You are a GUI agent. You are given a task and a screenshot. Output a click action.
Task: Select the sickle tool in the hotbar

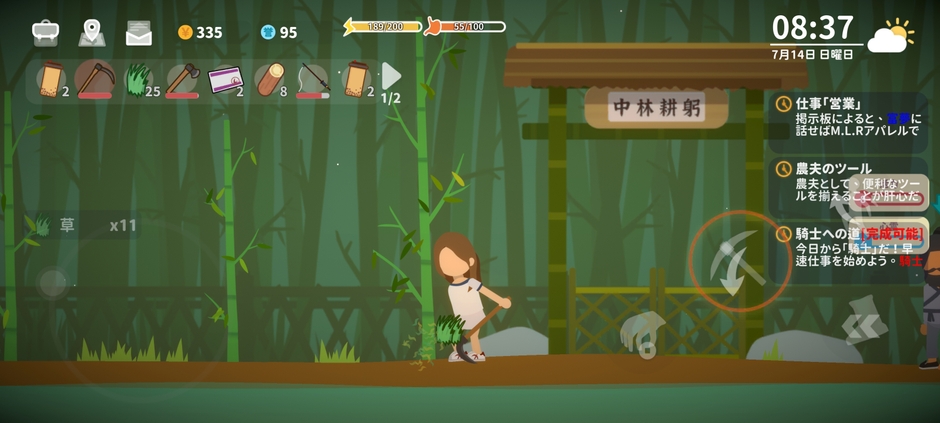[x=95, y=79]
